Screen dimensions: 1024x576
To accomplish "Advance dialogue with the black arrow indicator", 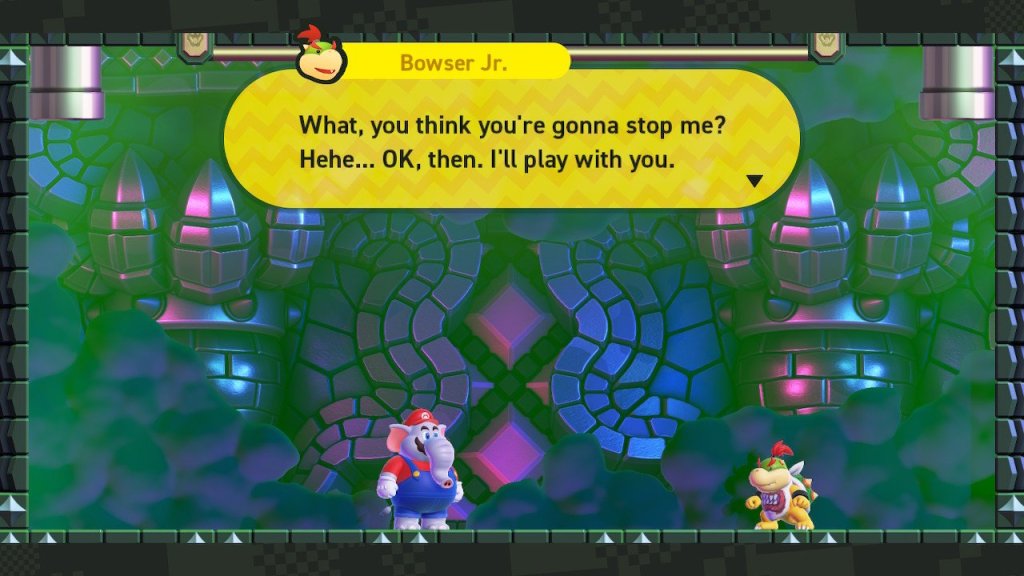I will pyautogui.click(x=755, y=181).
